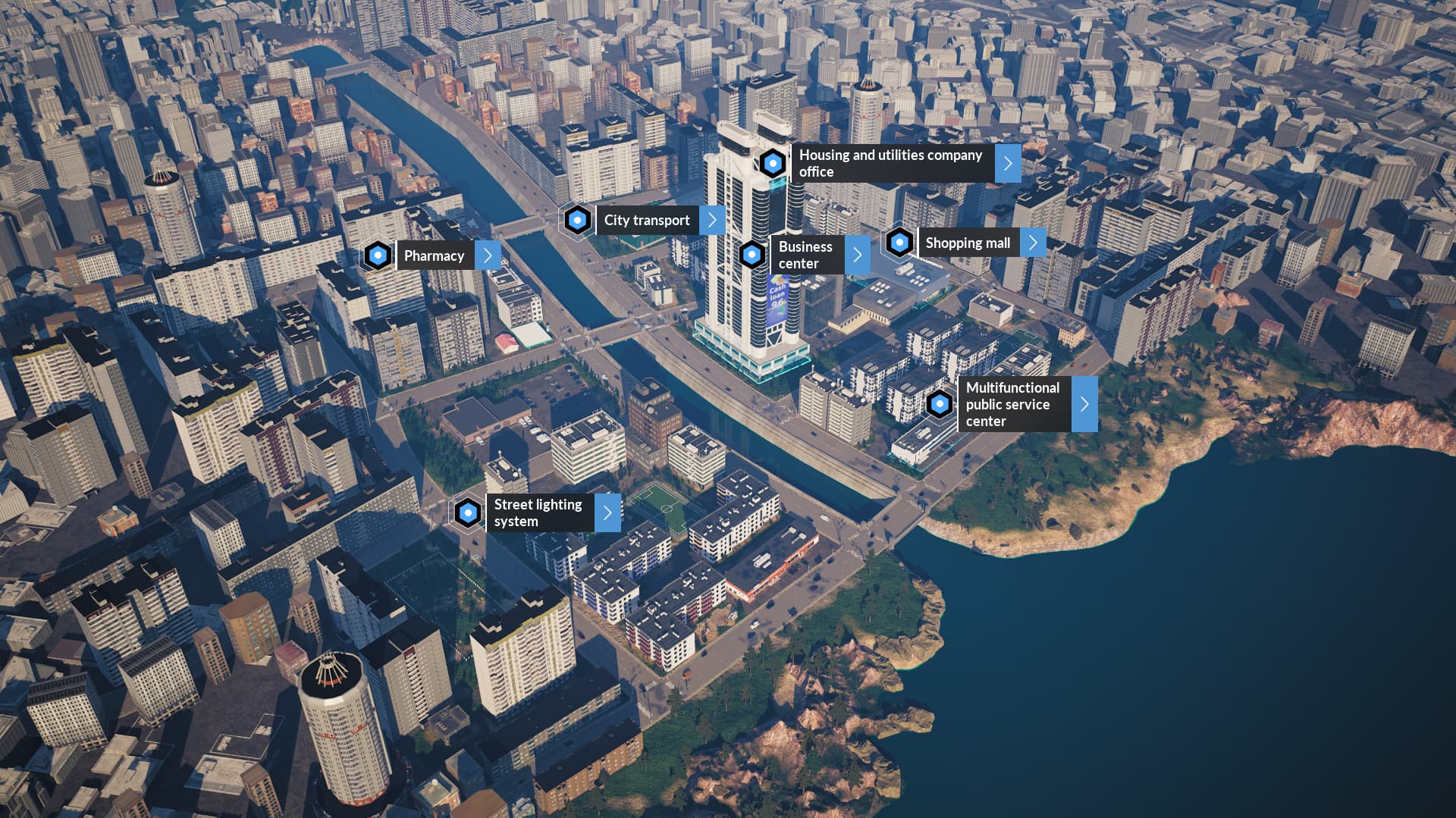
Task: Select the Shopping mall label
Action: pos(968,243)
